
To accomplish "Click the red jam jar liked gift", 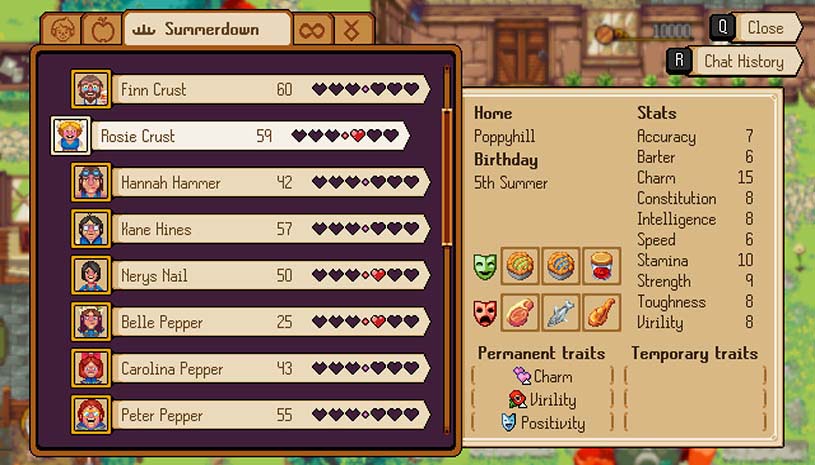I will 601,267.
